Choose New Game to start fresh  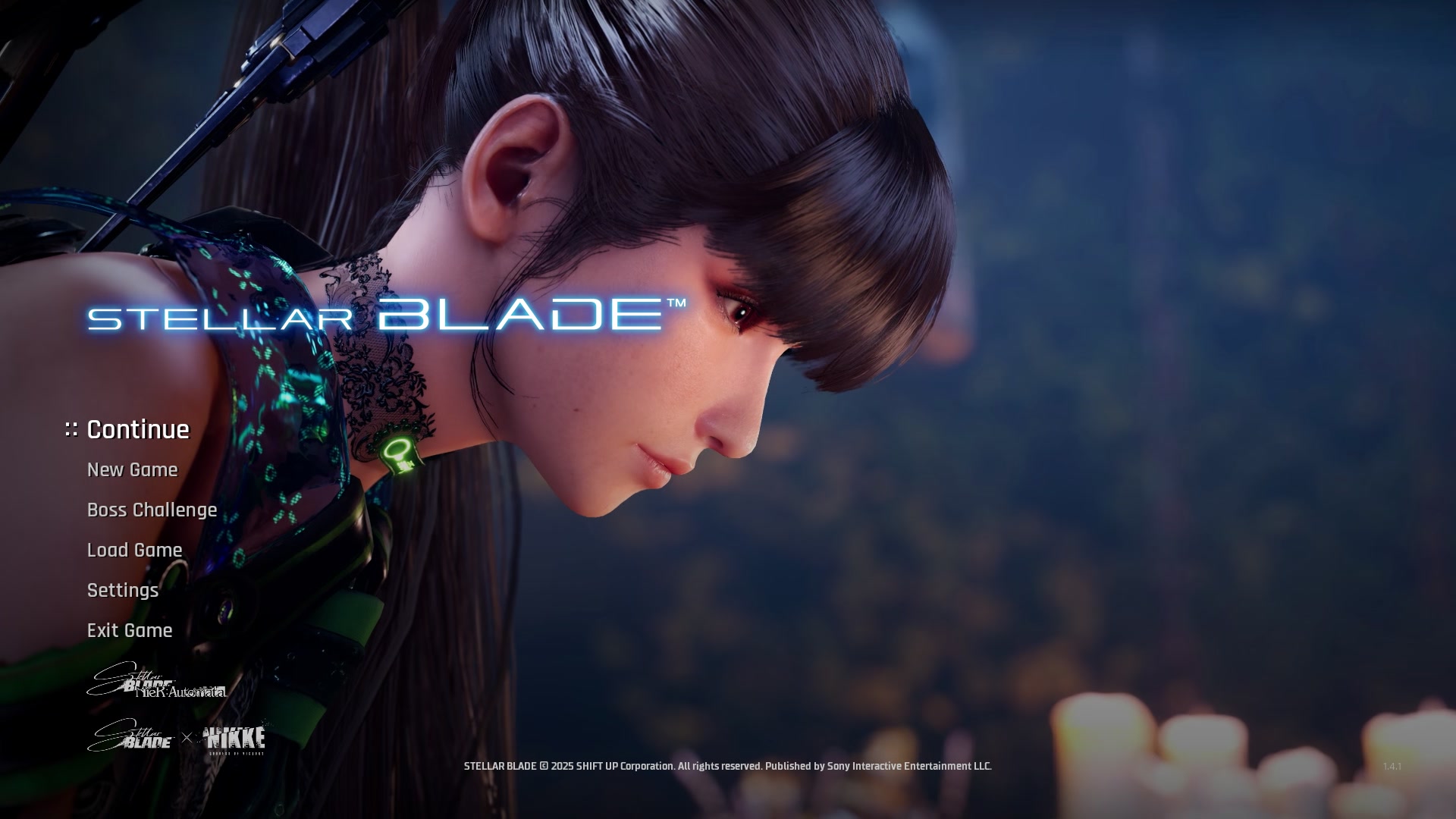[x=131, y=469]
